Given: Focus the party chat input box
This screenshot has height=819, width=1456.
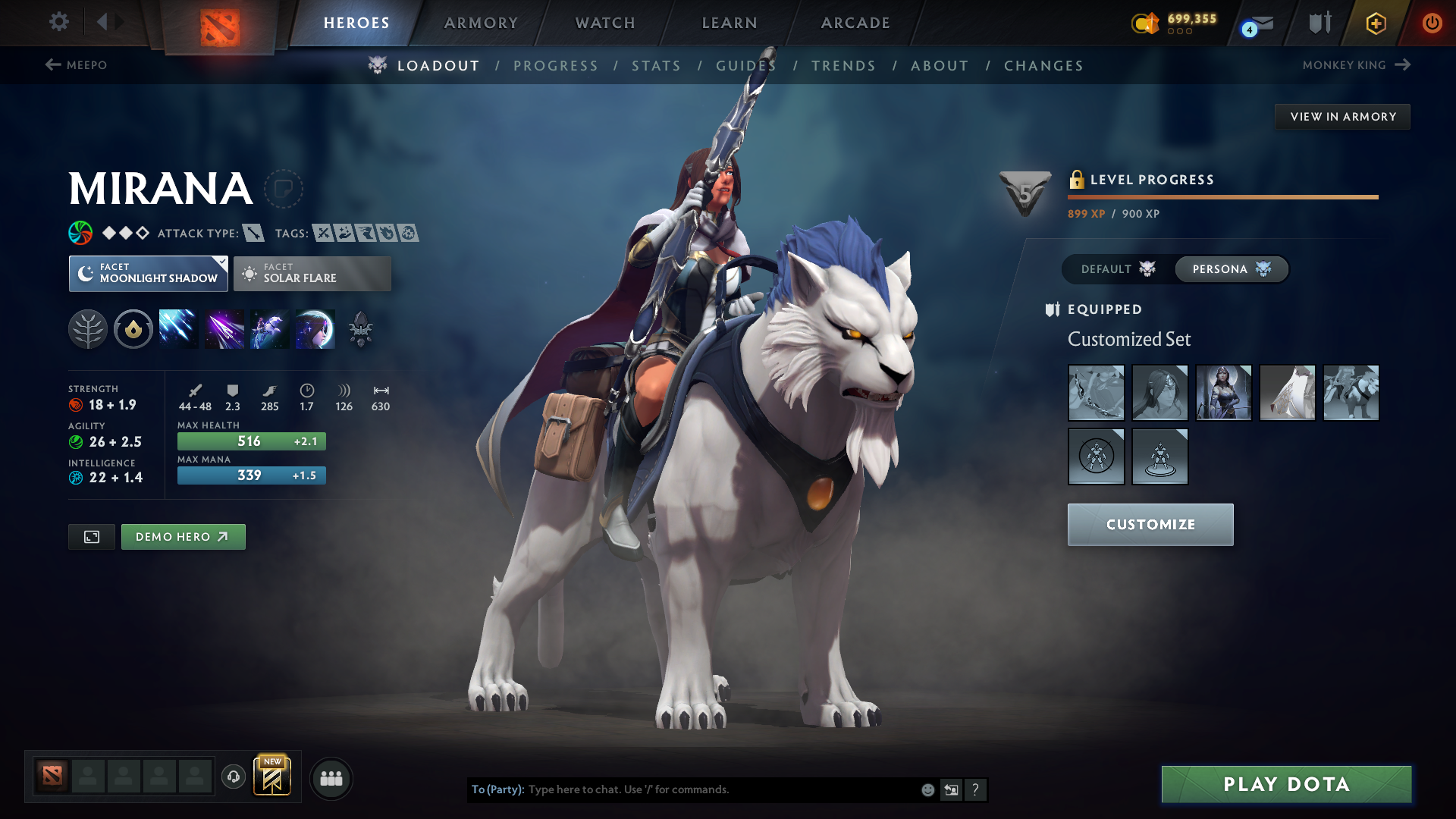Looking at the screenshot, I should tap(720, 789).
